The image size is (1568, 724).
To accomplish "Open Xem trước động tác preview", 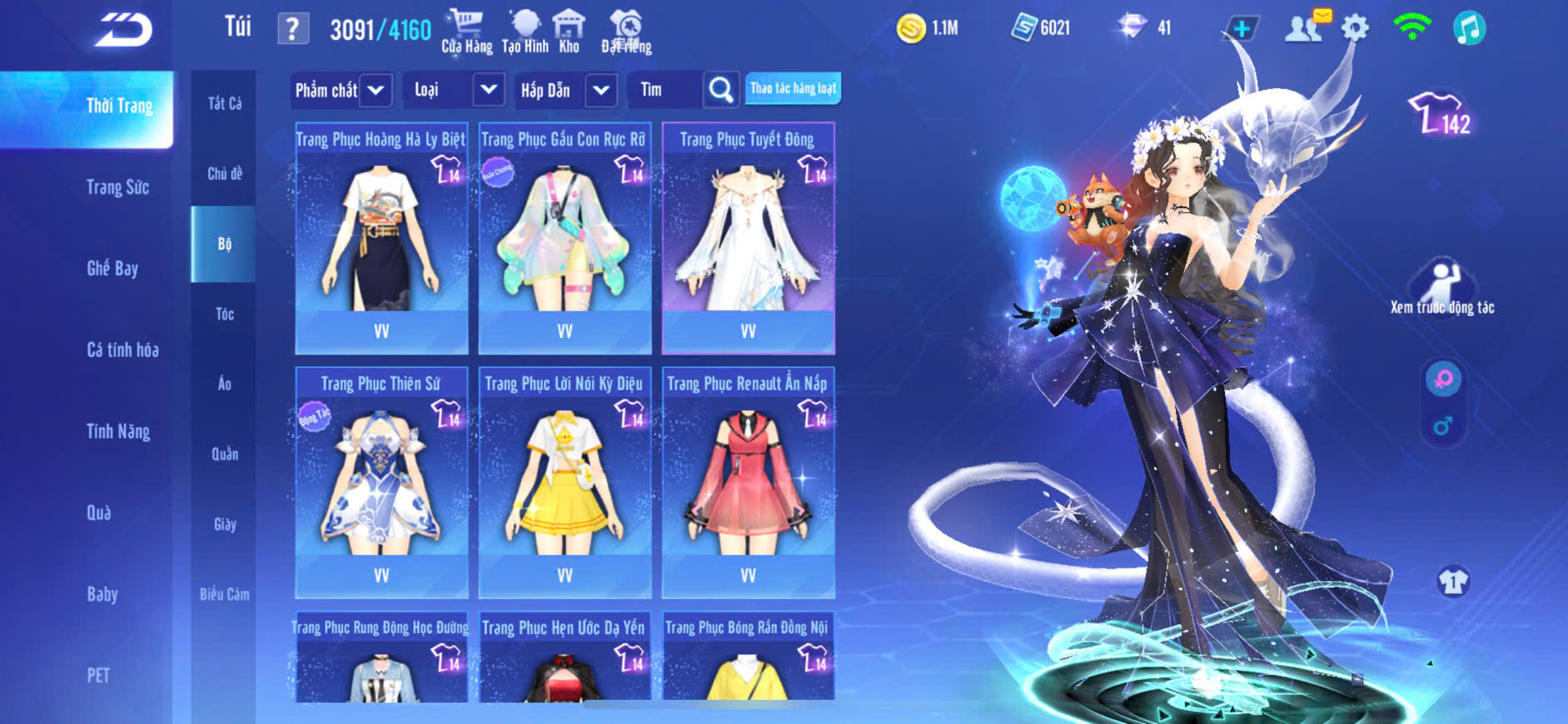I will [x=1442, y=287].
